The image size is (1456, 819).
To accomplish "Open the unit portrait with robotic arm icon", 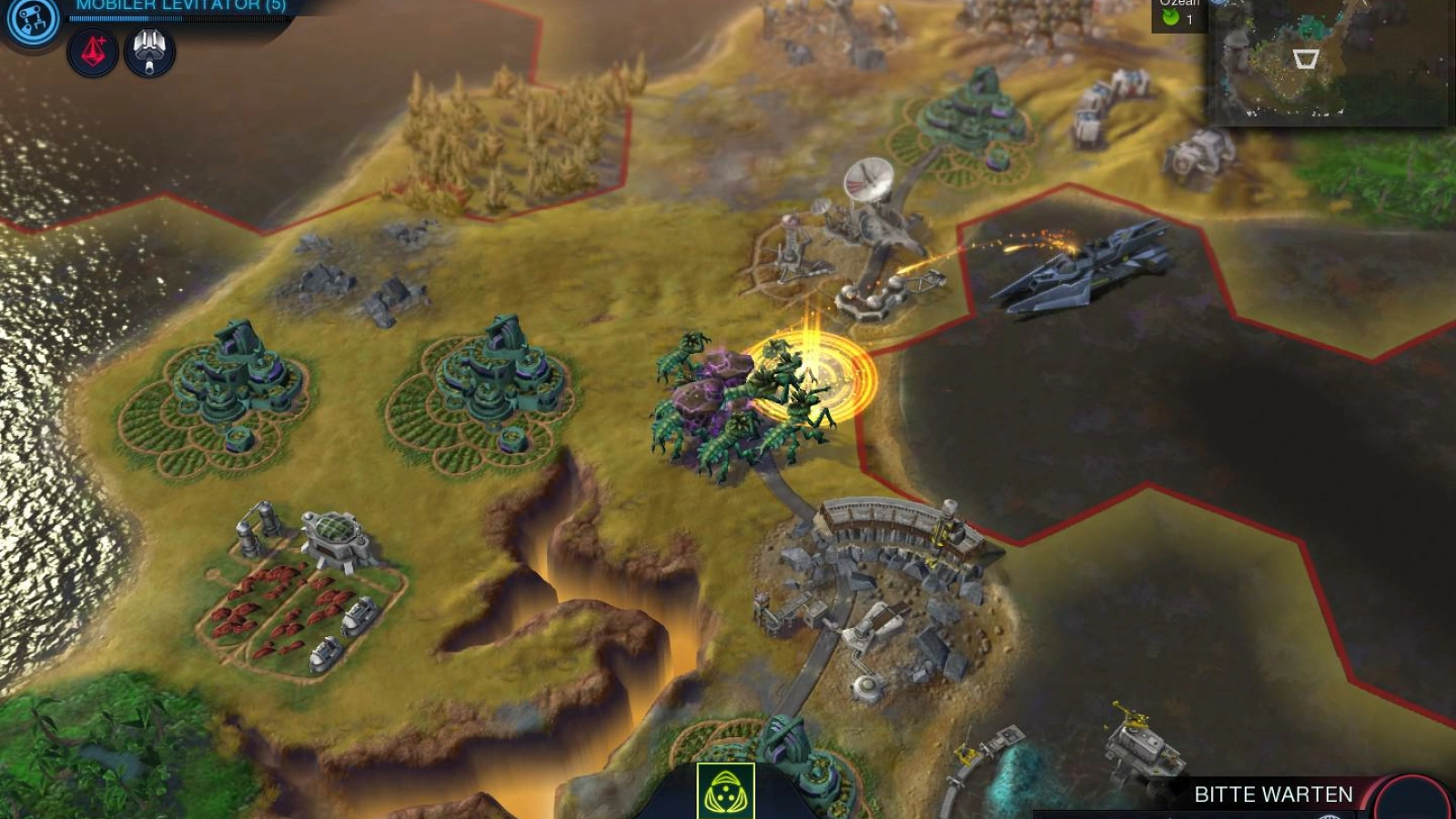I will (31, 20).
